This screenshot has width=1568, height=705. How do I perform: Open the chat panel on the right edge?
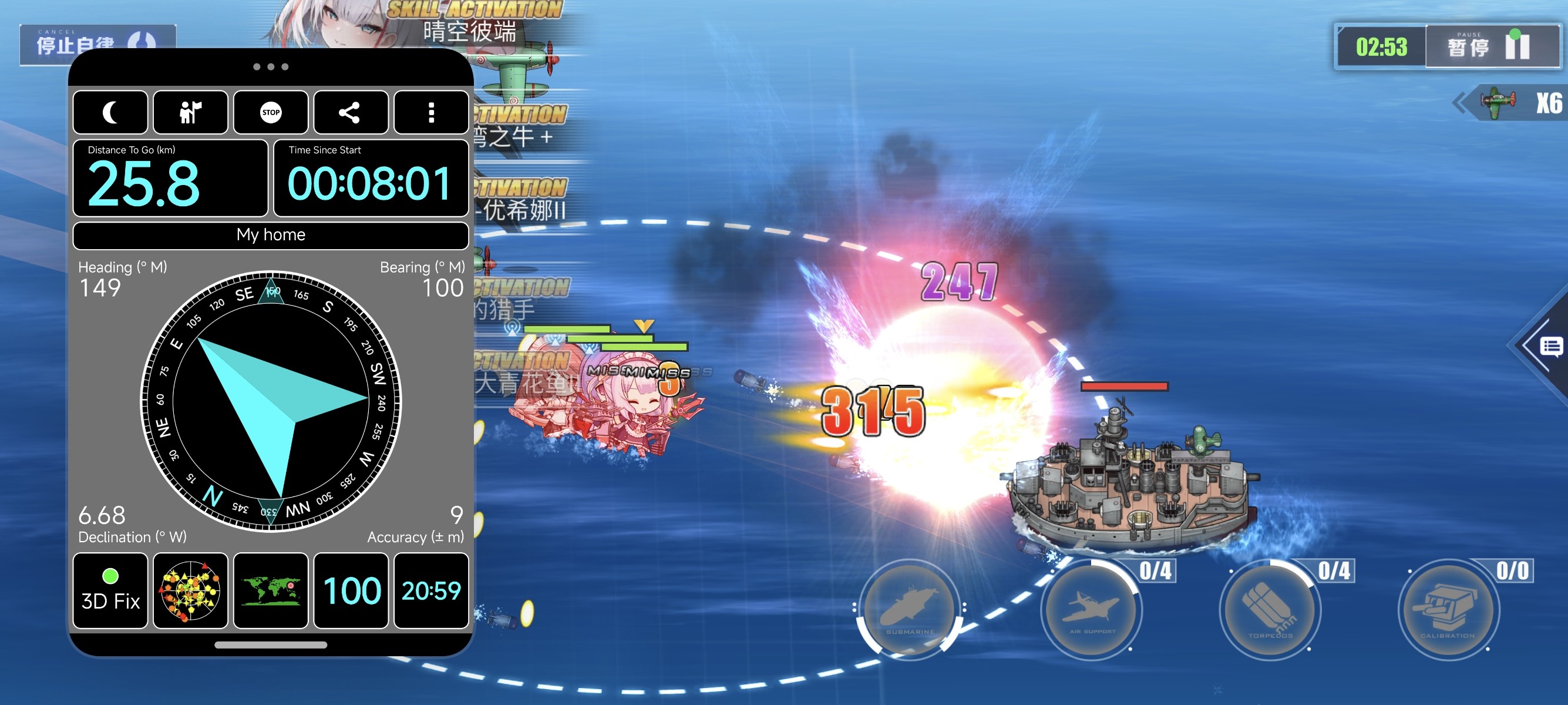[x=1550, y=347]
